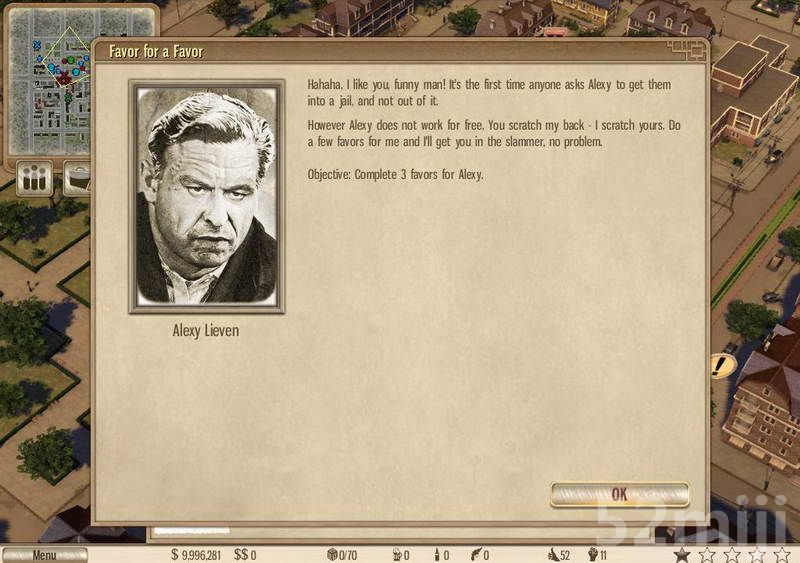The height and width of the screenshot is (563, 800).
Task: Confirm the dialog with the OK button
Action: (x=619, y=494)
